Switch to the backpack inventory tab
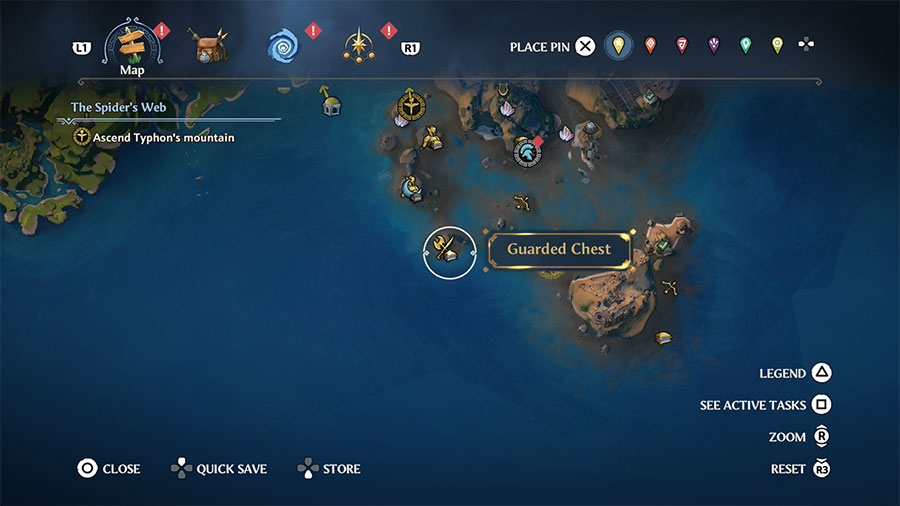The width and height of the screenshot is (900, 506). (211, 47)
